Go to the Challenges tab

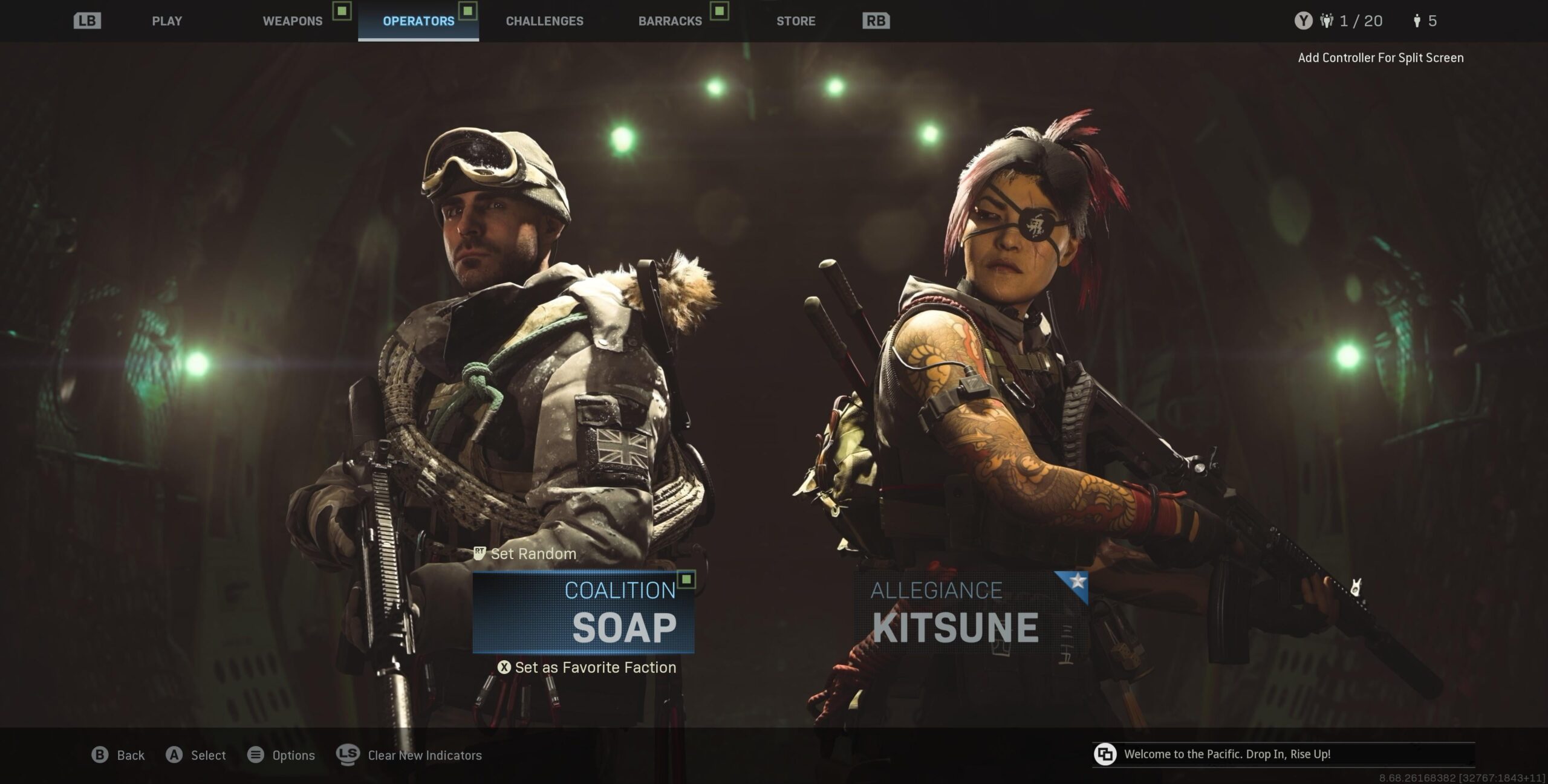(544, 21)
